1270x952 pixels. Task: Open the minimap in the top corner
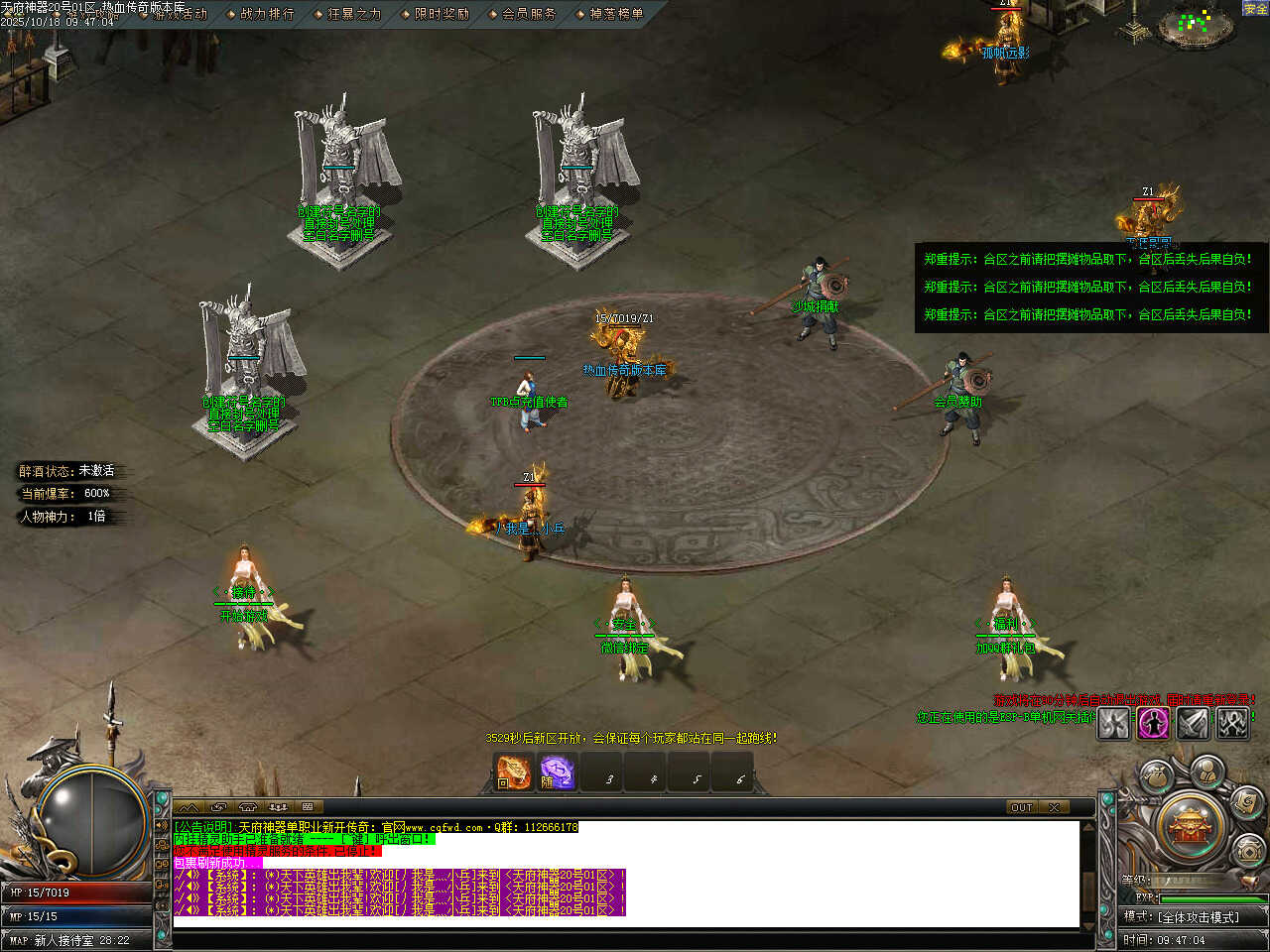[x=1201, y=24]
